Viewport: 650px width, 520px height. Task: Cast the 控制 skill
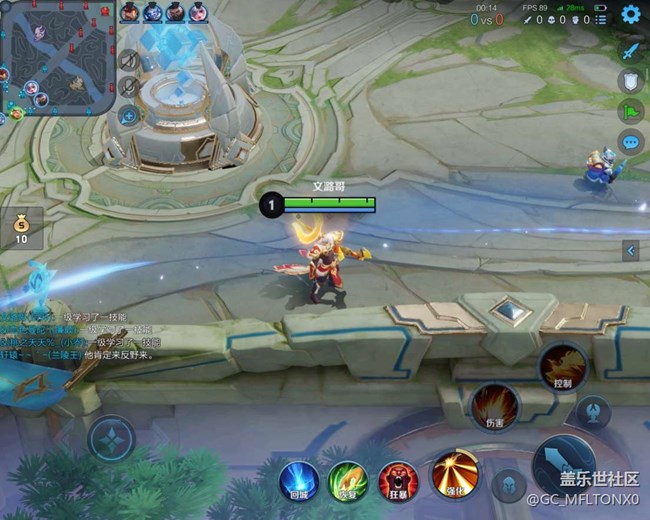click(562, 366)
